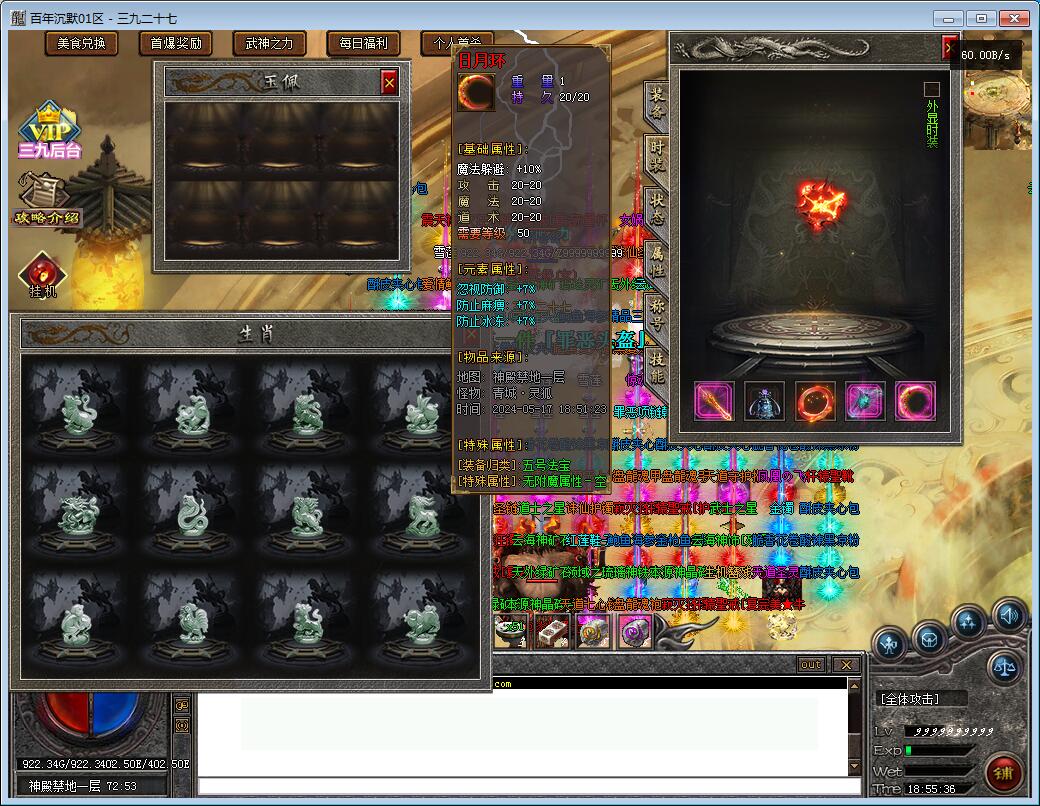Screen dimensions: 1040x806
Task: Close the 玉佩 jade pendant panel
Action: coord(389,82)
